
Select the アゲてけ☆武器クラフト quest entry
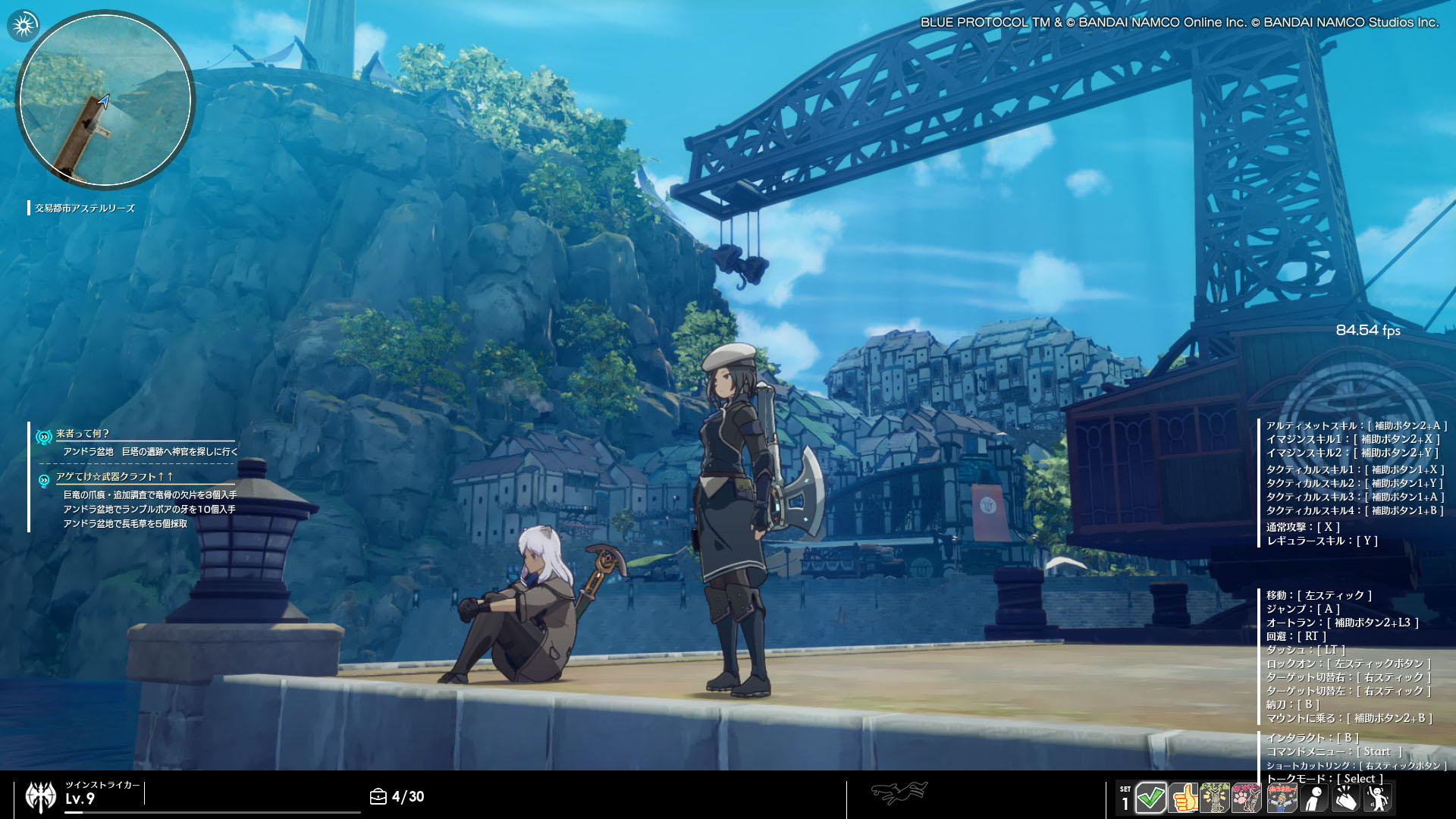point(115,477)
